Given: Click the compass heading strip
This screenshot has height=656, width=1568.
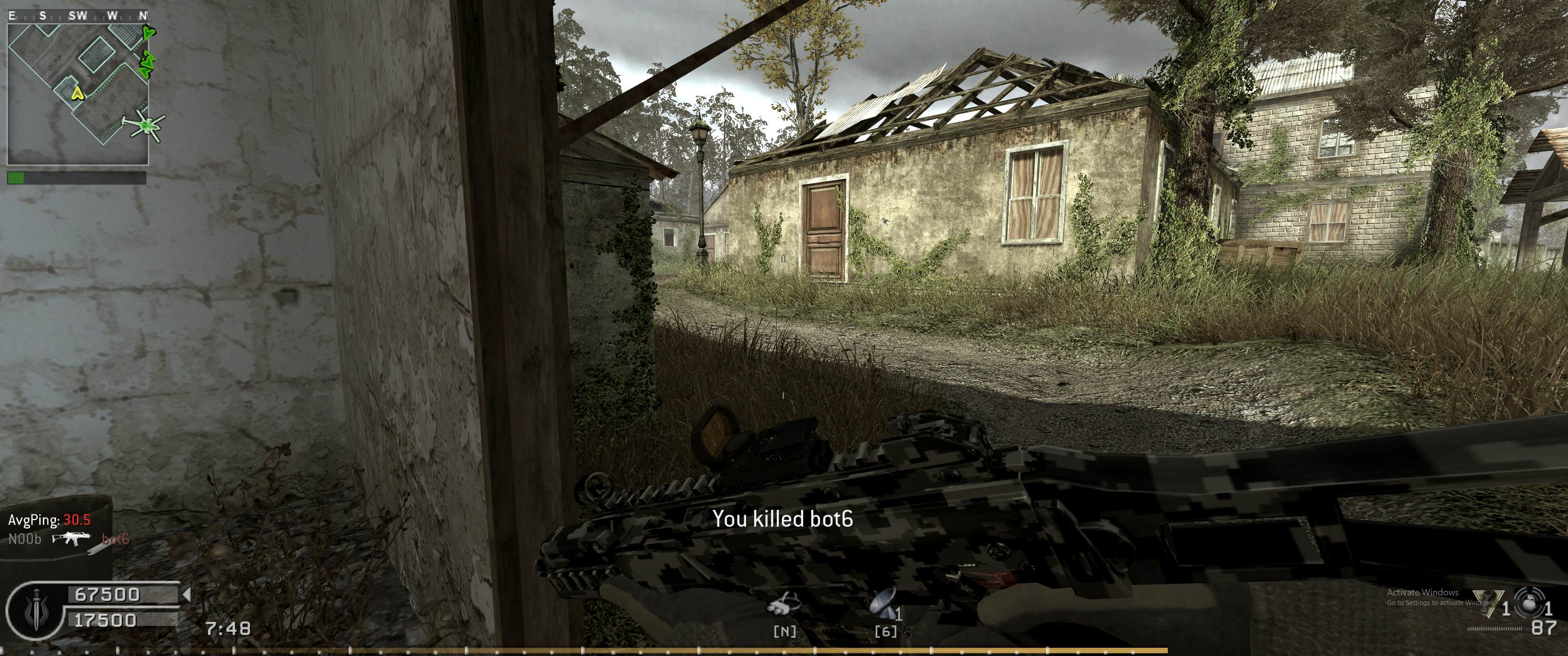Looking at the screenshot, I should (78, 16).
